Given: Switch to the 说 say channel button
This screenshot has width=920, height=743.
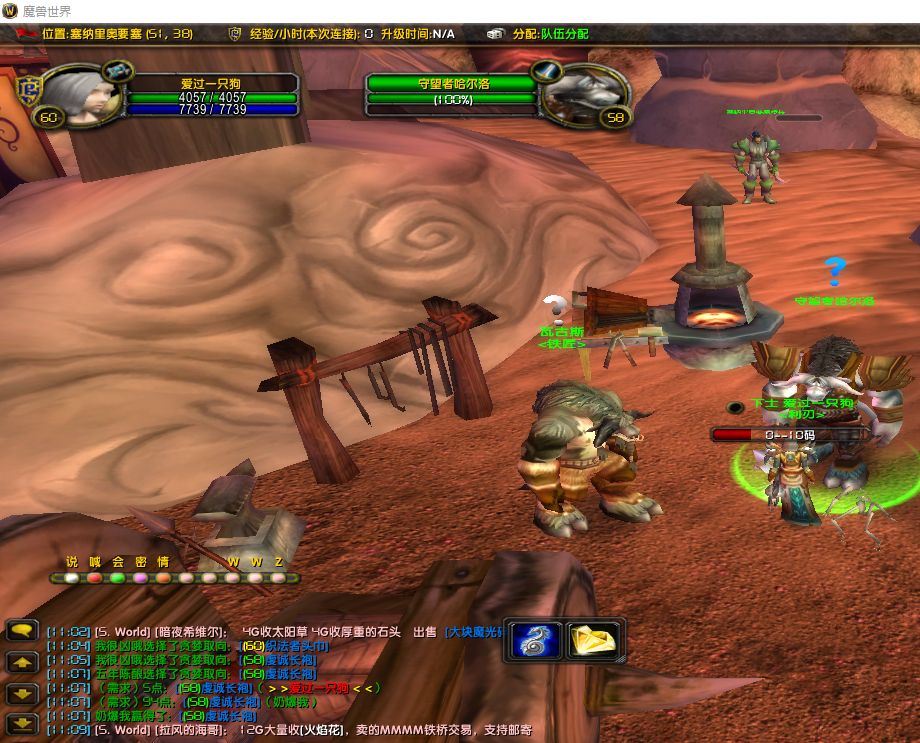Looking at the screenshot, I should point(71,577).
